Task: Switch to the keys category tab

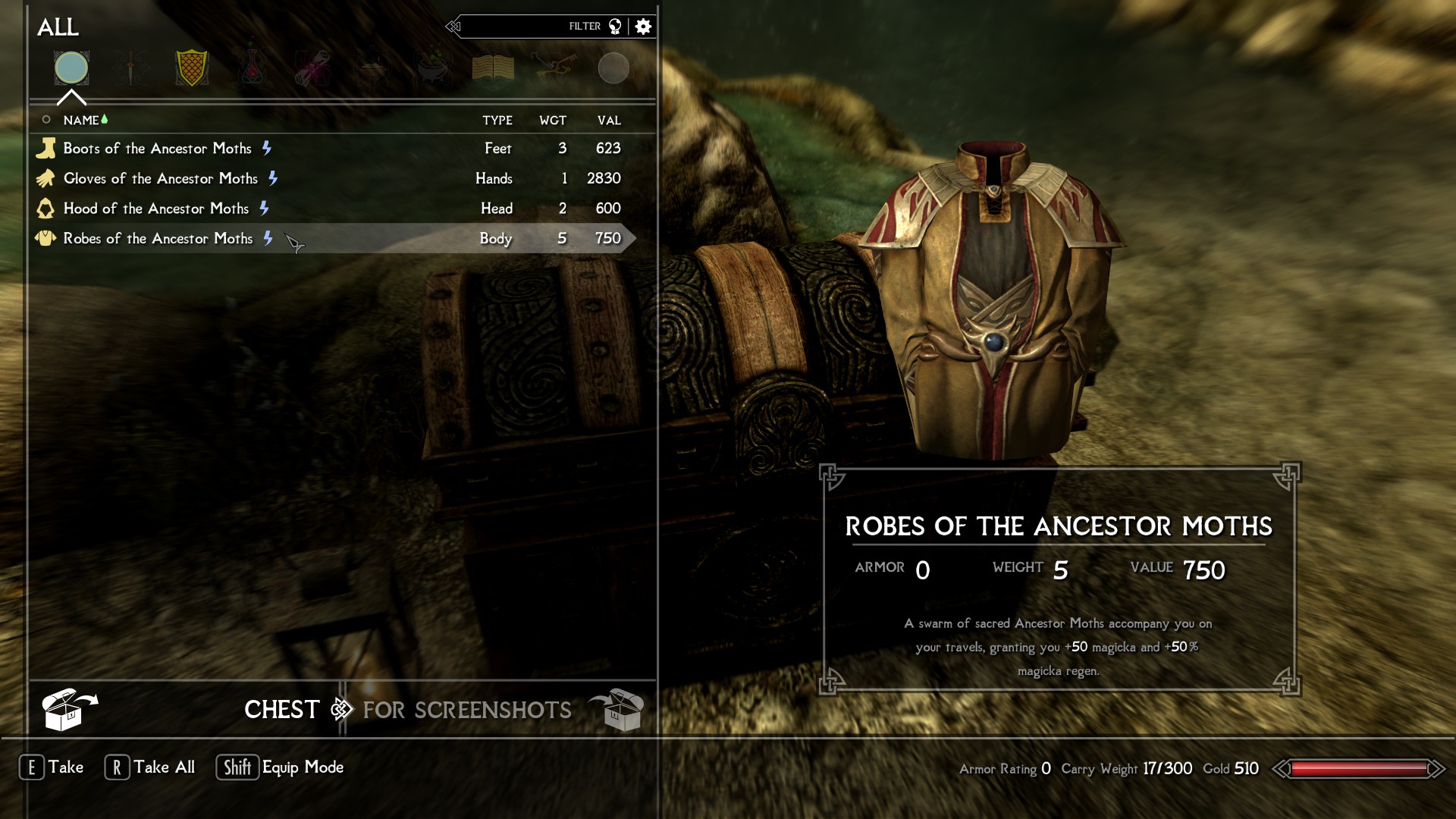Action: pos(553,69)
